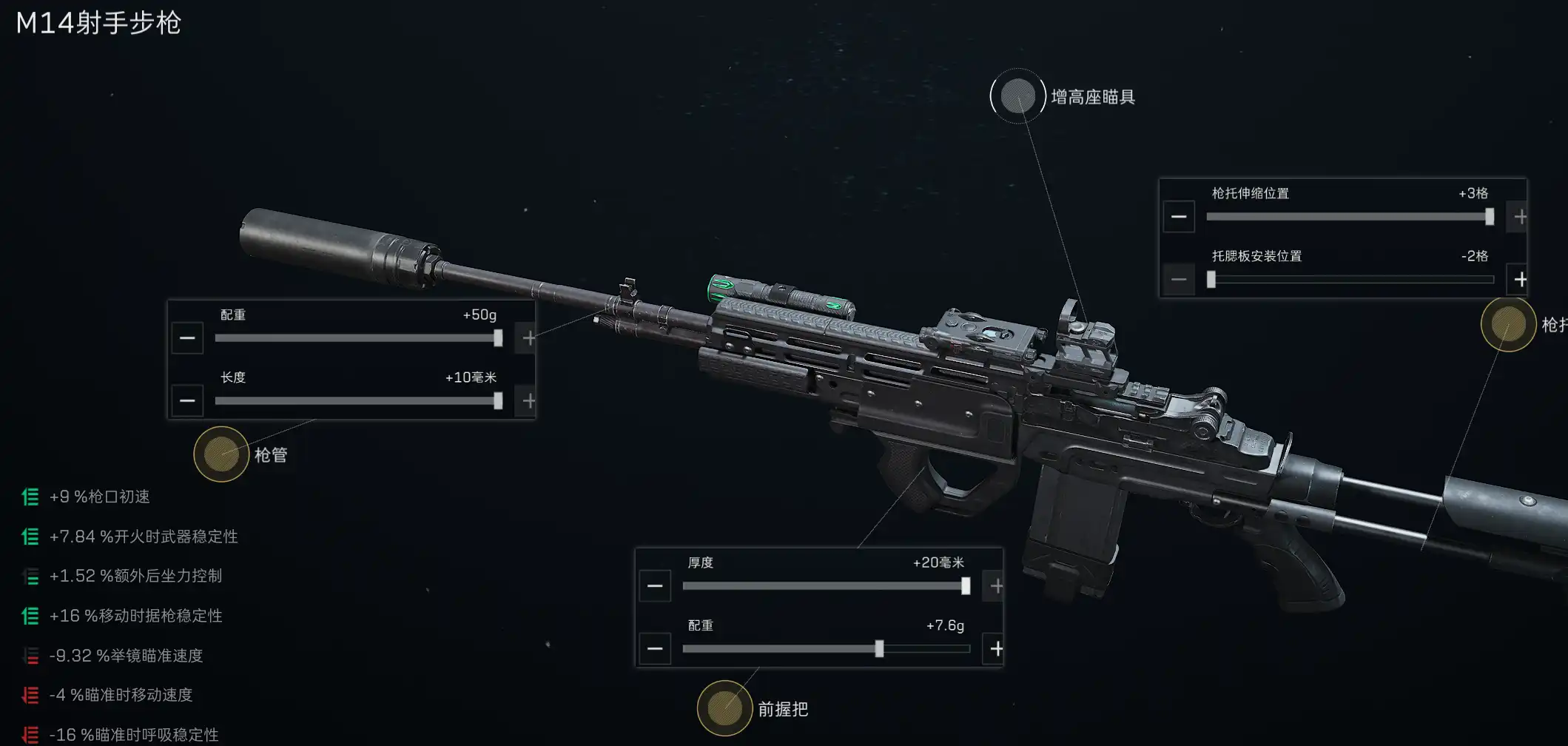Click the foregrip 厚度 slider track
The width and height of the screenshot is (1568, 746).
(823, 586)
